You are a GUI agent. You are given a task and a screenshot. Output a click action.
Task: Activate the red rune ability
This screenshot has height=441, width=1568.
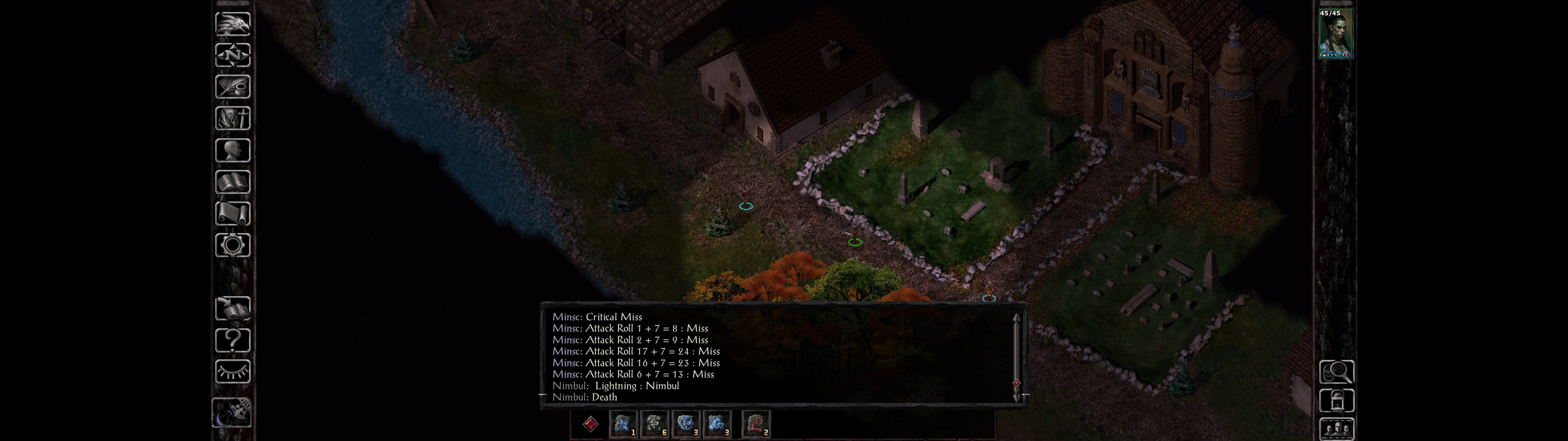756,424
